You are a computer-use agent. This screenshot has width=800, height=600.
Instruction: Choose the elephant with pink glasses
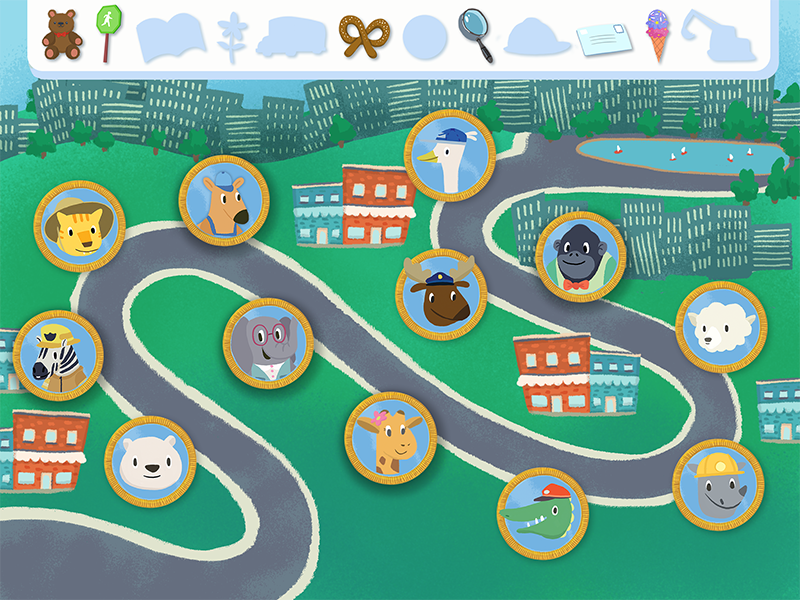pos(268,343)
